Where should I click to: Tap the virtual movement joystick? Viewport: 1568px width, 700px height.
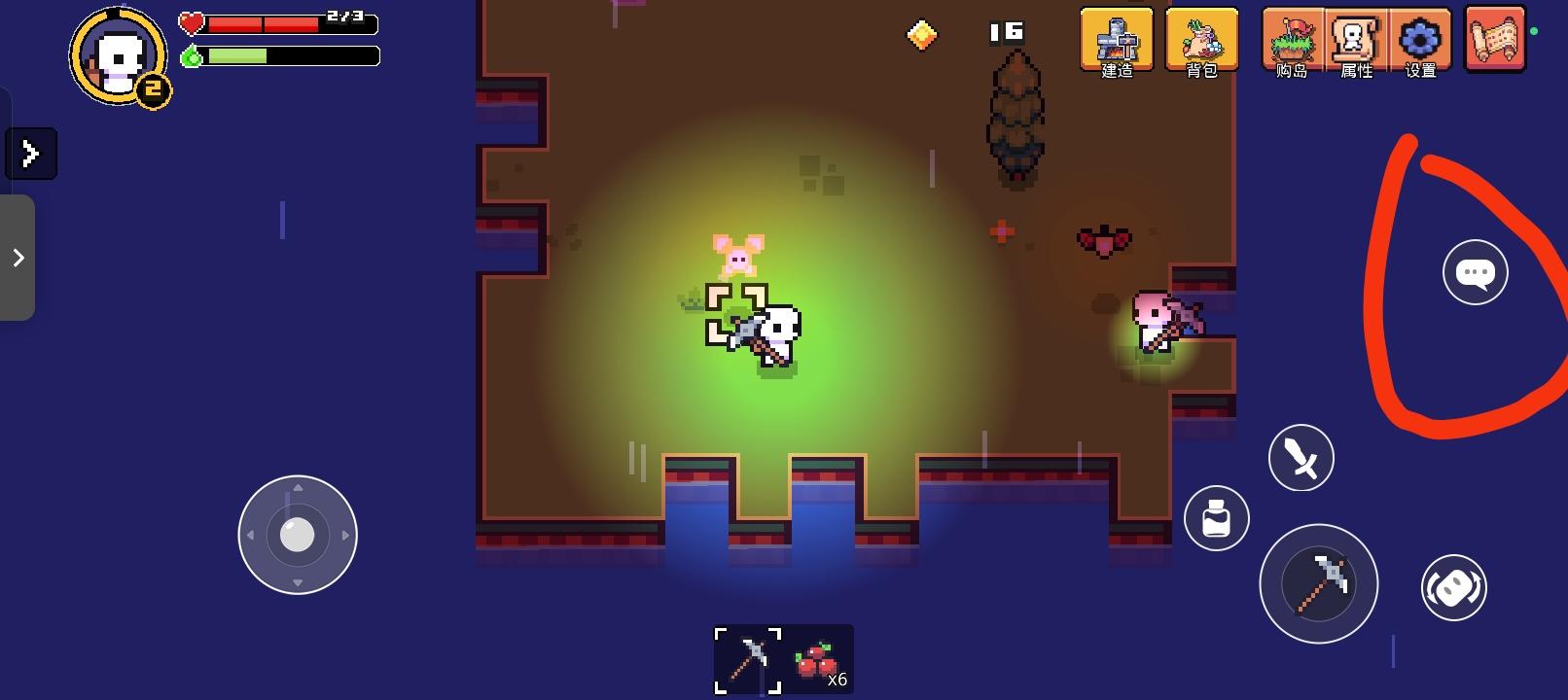pos(297,535)
